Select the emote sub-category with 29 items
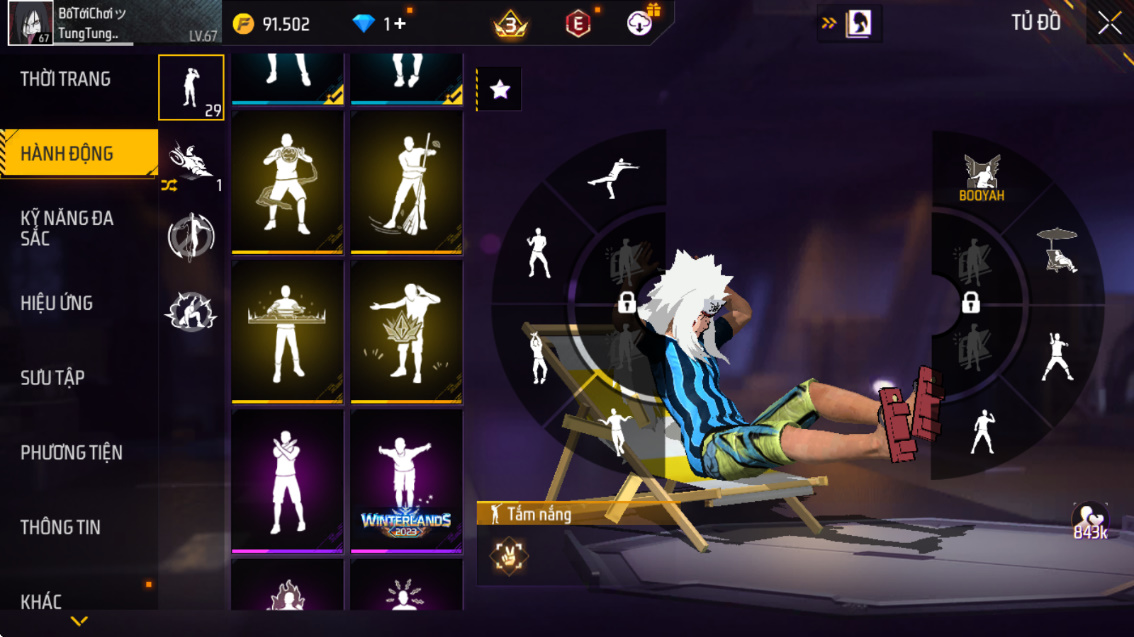The height and width of the screenshot is (637, 1134). pos(191,88)
